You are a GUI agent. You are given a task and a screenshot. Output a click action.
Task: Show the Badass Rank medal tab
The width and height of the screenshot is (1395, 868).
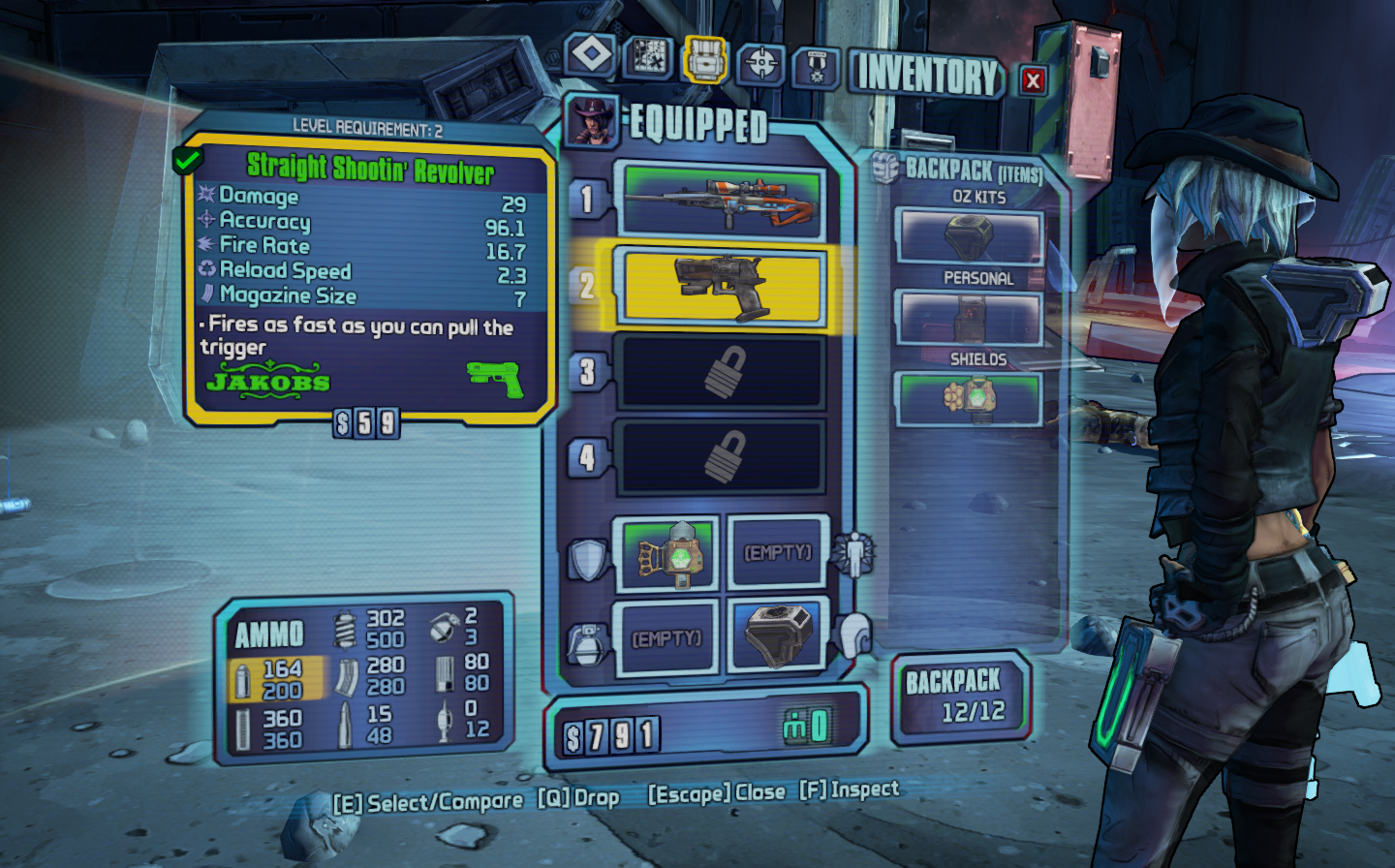[x=816, y=68]
